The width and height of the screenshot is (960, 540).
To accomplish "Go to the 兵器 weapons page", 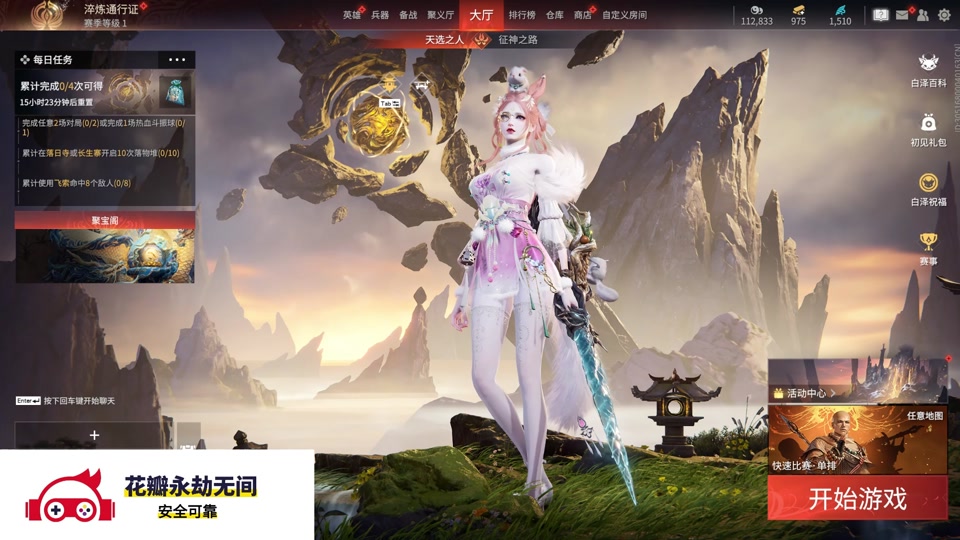I will coord(380,15).
